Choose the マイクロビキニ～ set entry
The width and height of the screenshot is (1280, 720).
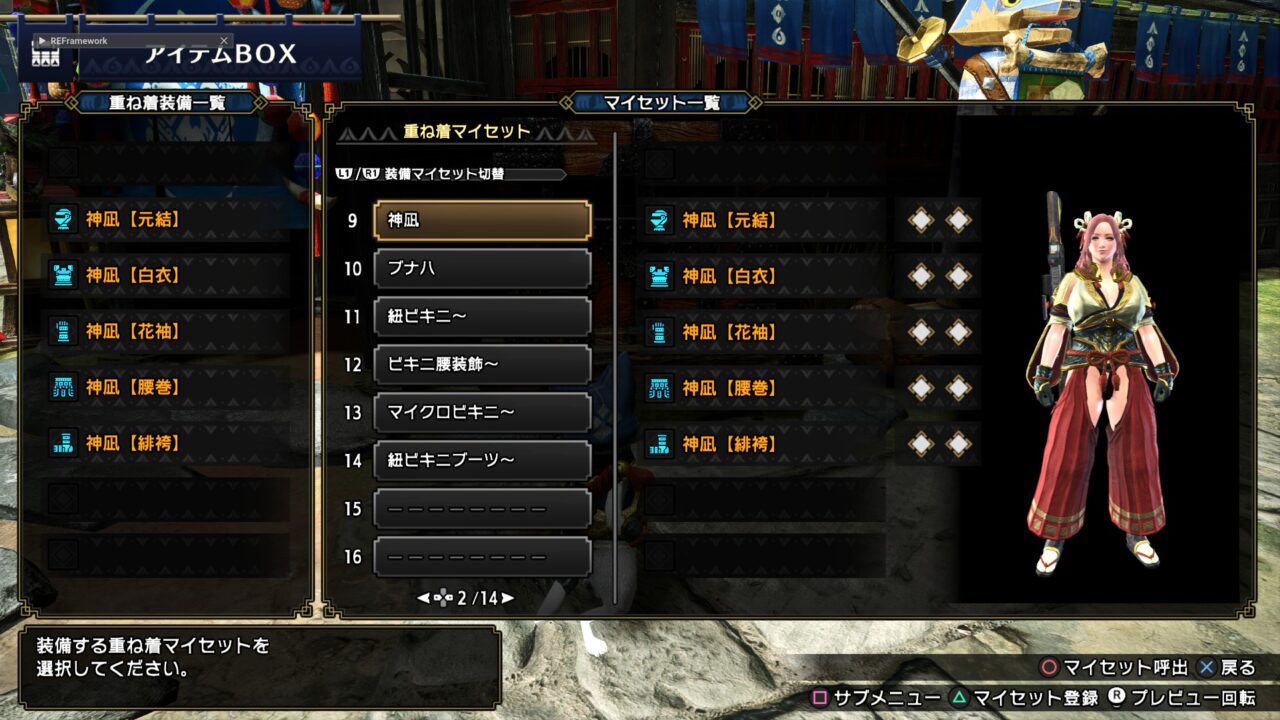482,413
